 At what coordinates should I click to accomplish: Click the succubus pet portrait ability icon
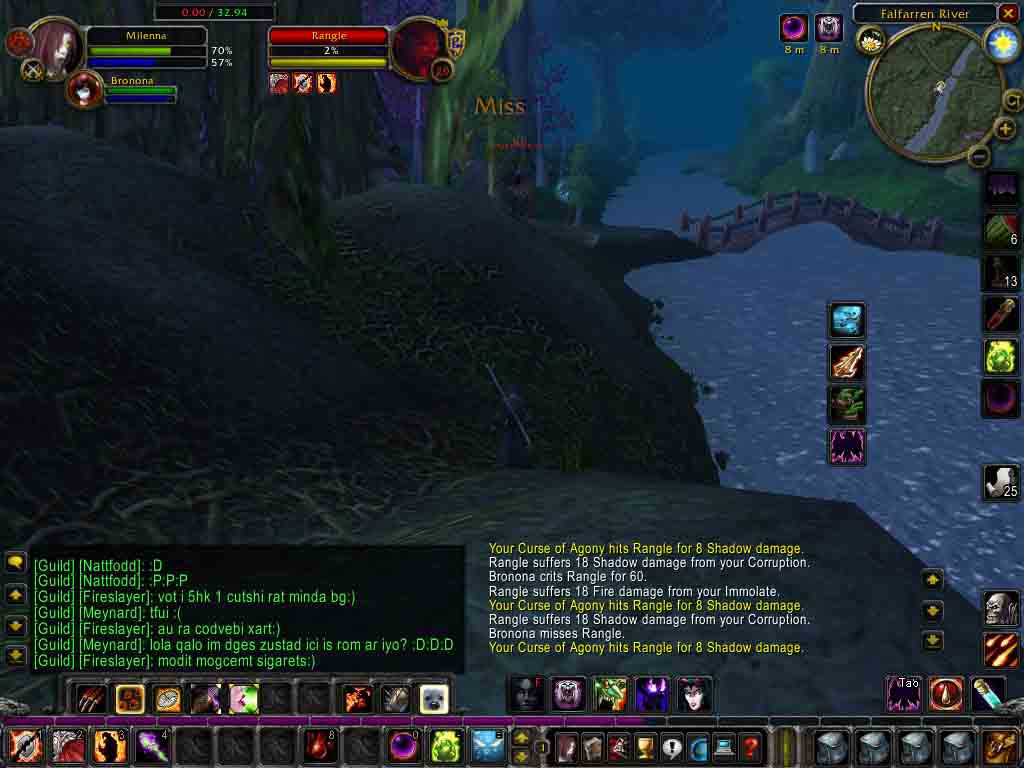(x=695, y=694)
